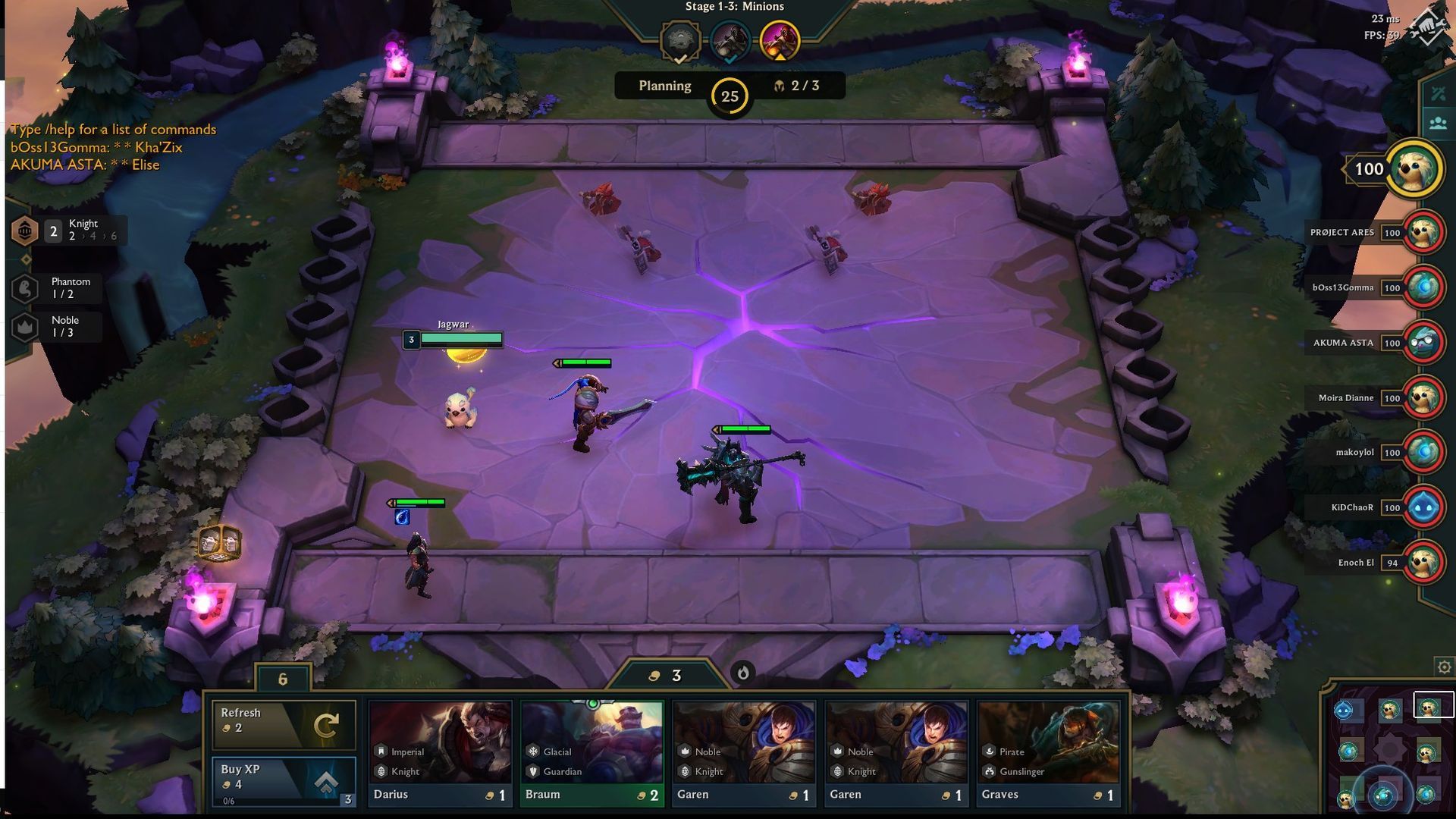Screen dimensions: 1456x819
Task: Click the Planning phase timer
Action: click(728, 96)
